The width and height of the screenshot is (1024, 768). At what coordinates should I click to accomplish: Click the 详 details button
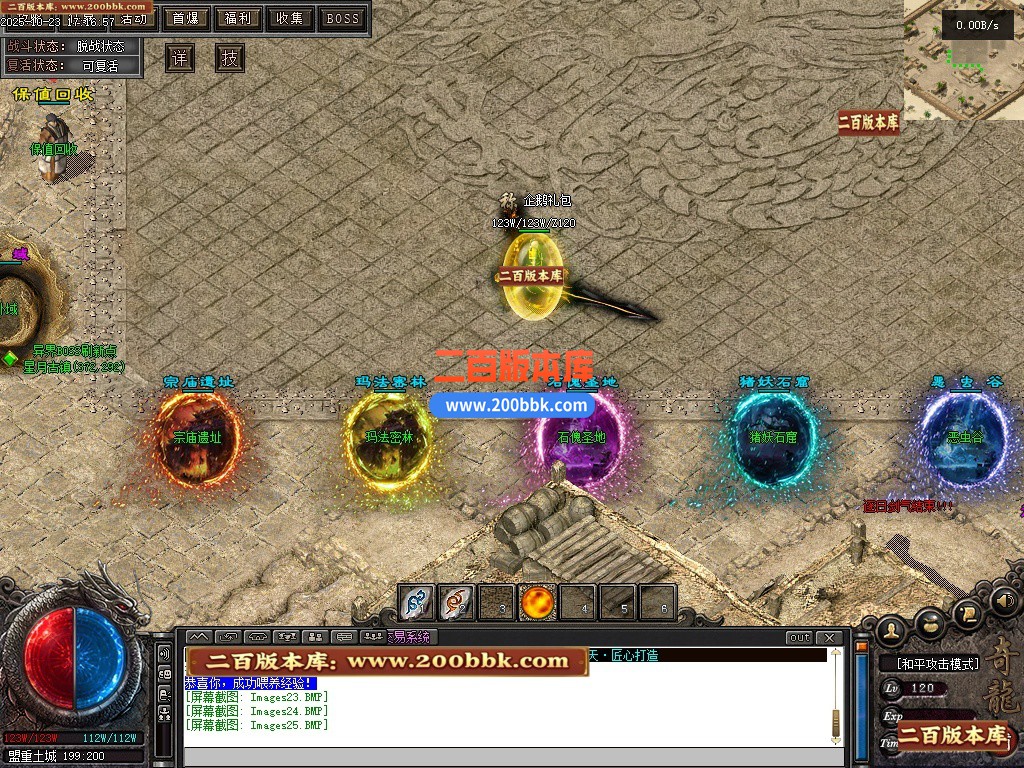coord(179,58)
